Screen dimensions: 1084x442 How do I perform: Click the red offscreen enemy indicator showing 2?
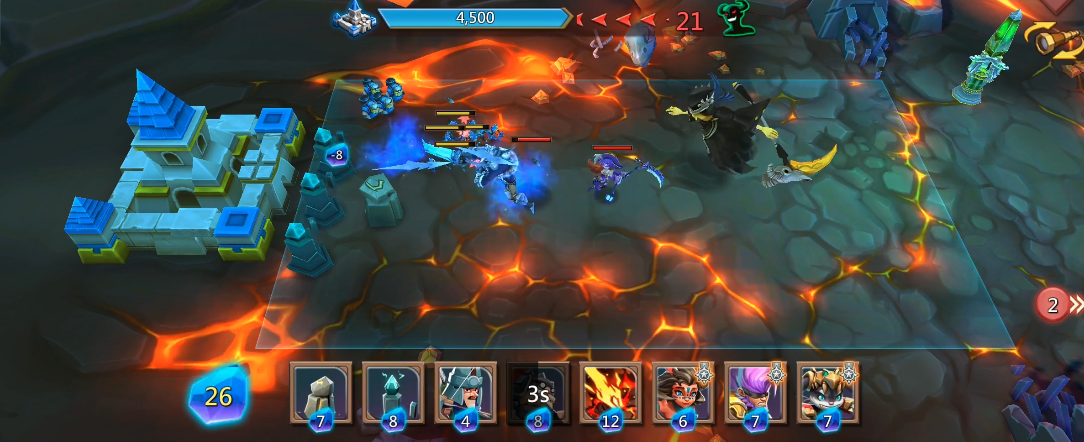click(x=1053, y=306)
